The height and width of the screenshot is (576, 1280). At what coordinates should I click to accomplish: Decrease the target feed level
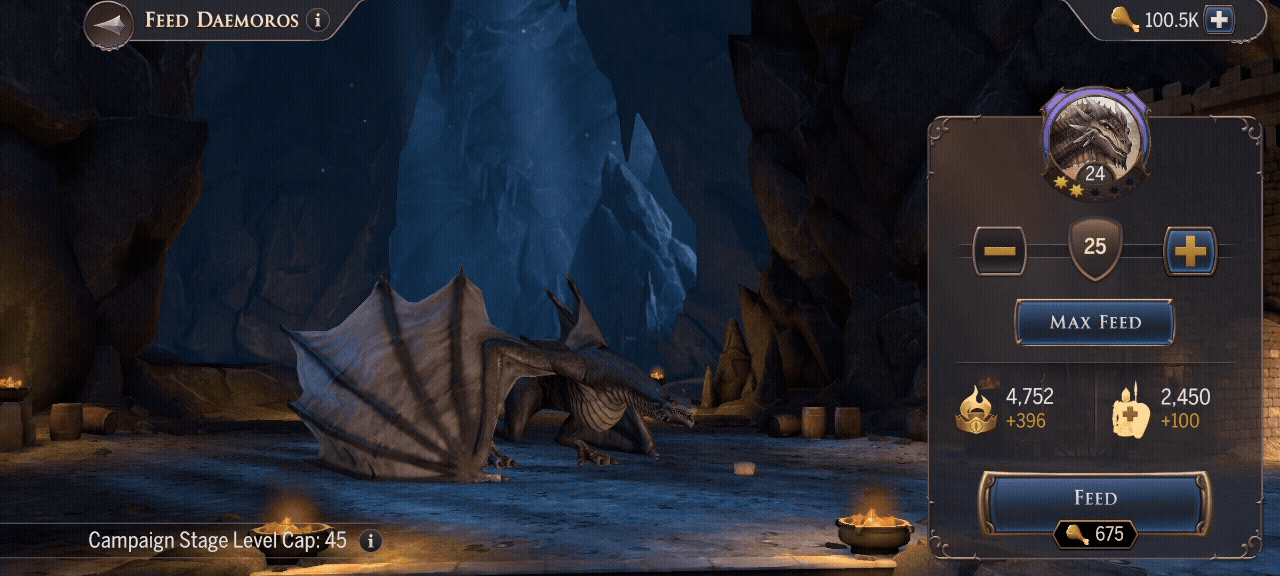pyautogui.click(x=999, y=251)
